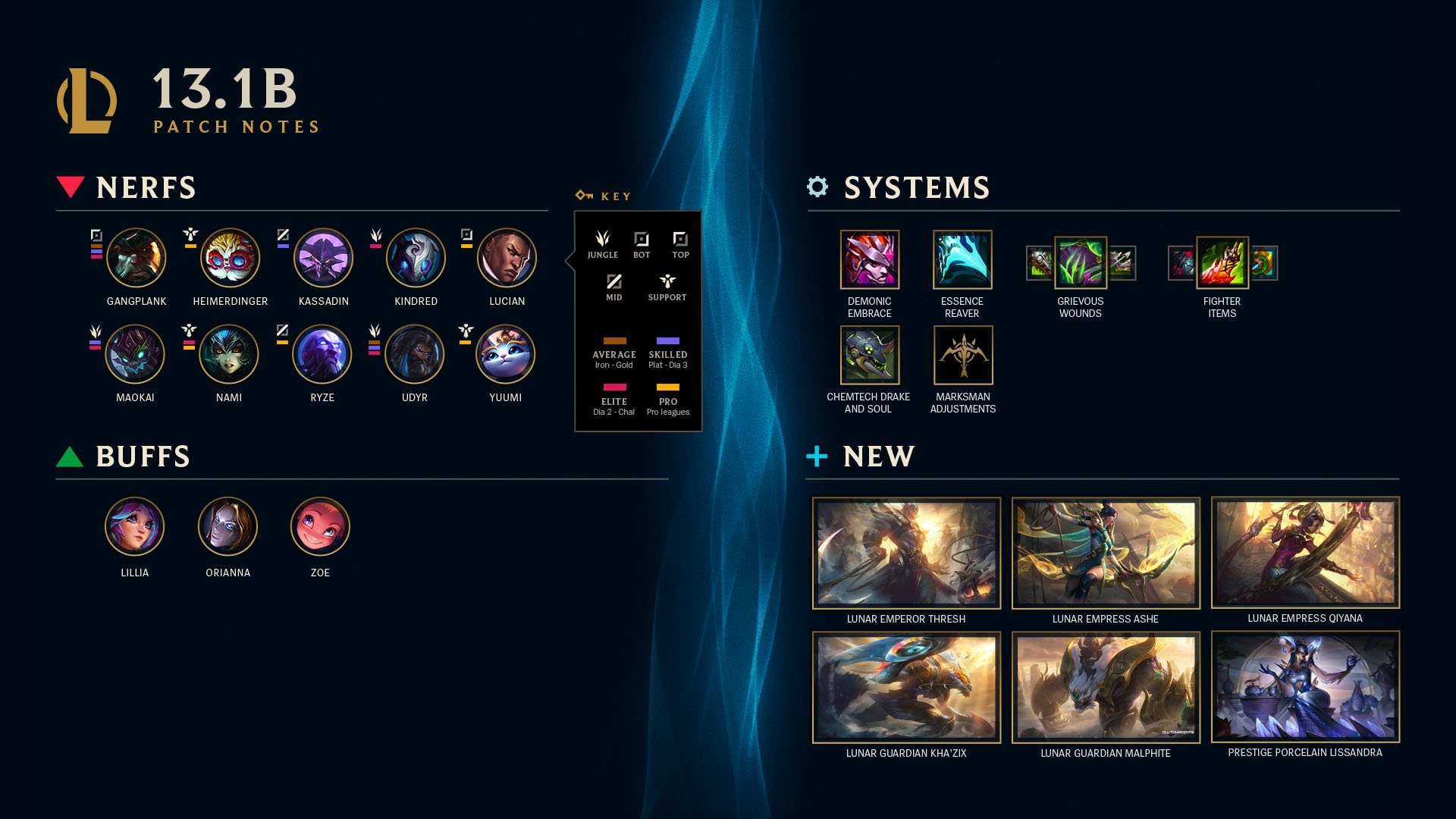
Task: Click the Essence Reaver item icon
Action: click(x=962, y=259)
